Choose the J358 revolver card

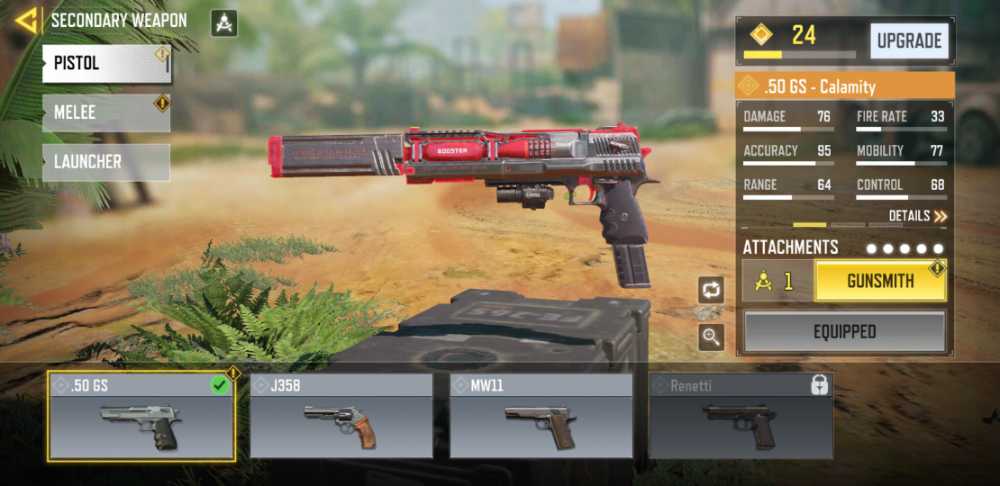(x=341, y=417)
